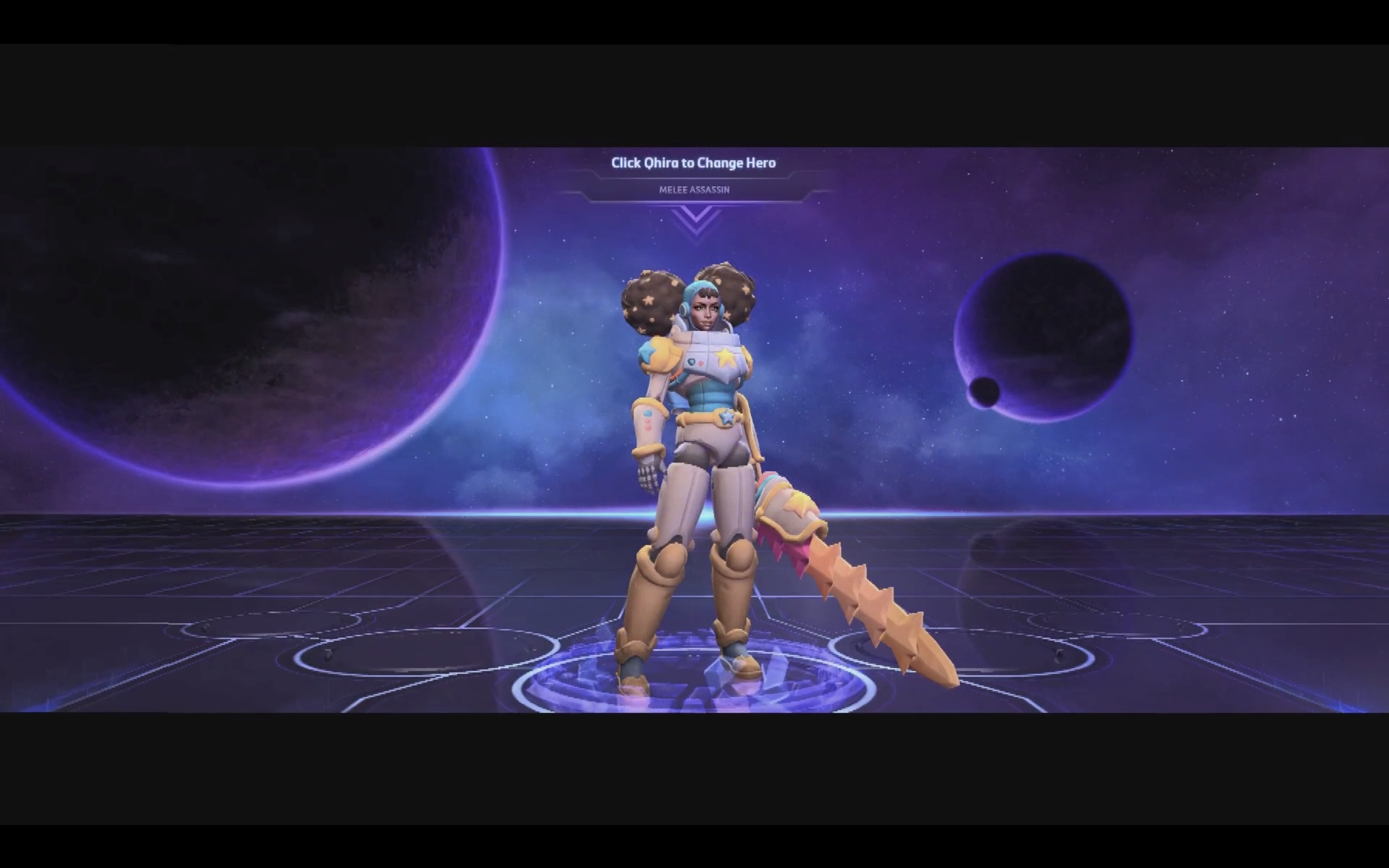Open the Click Qhira to Change Hero banner

[x=693, y=163]
